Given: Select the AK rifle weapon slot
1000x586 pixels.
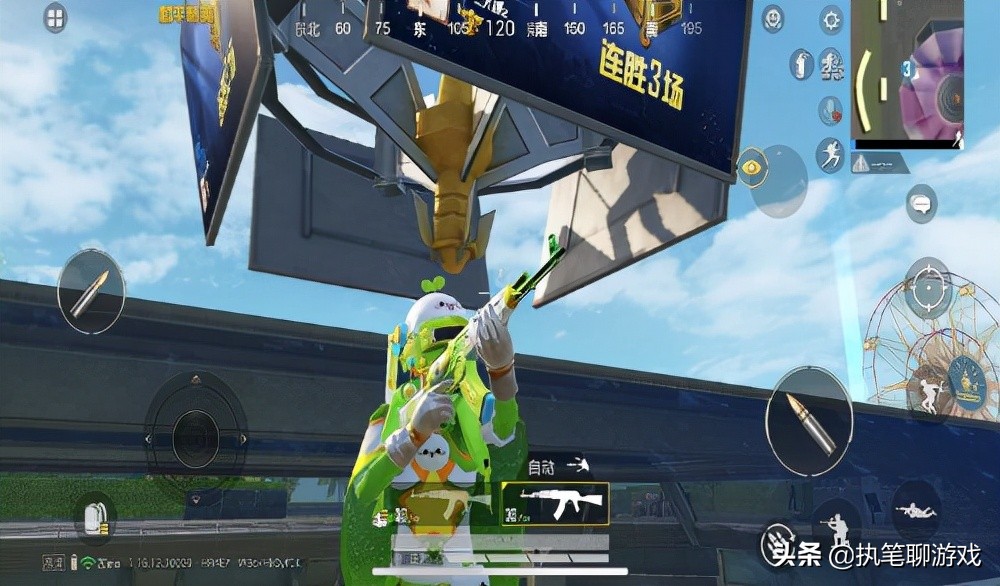Looking at the screenshot, I should point(554,504).
